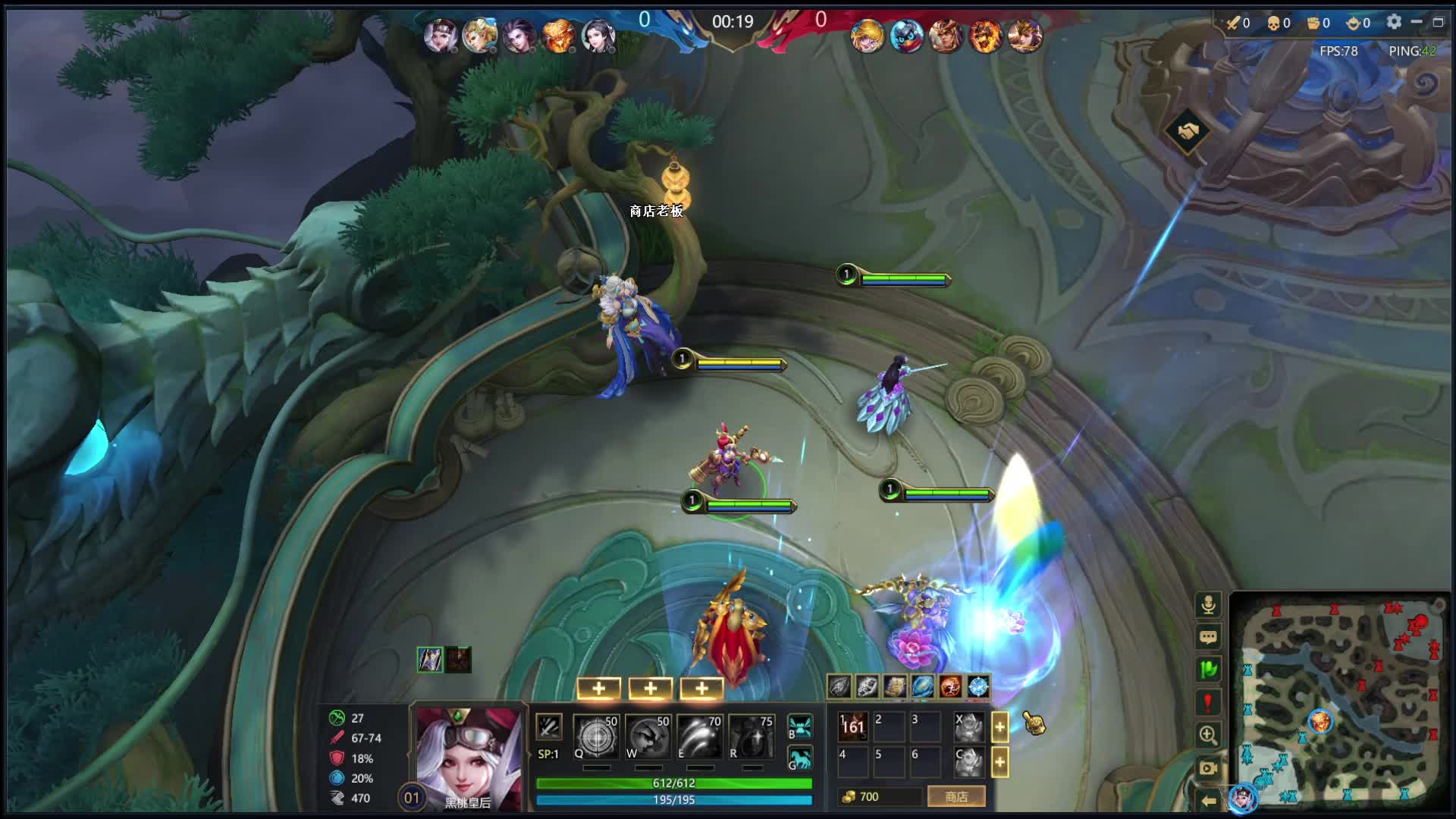Minimize the game window

point(1416,22)
